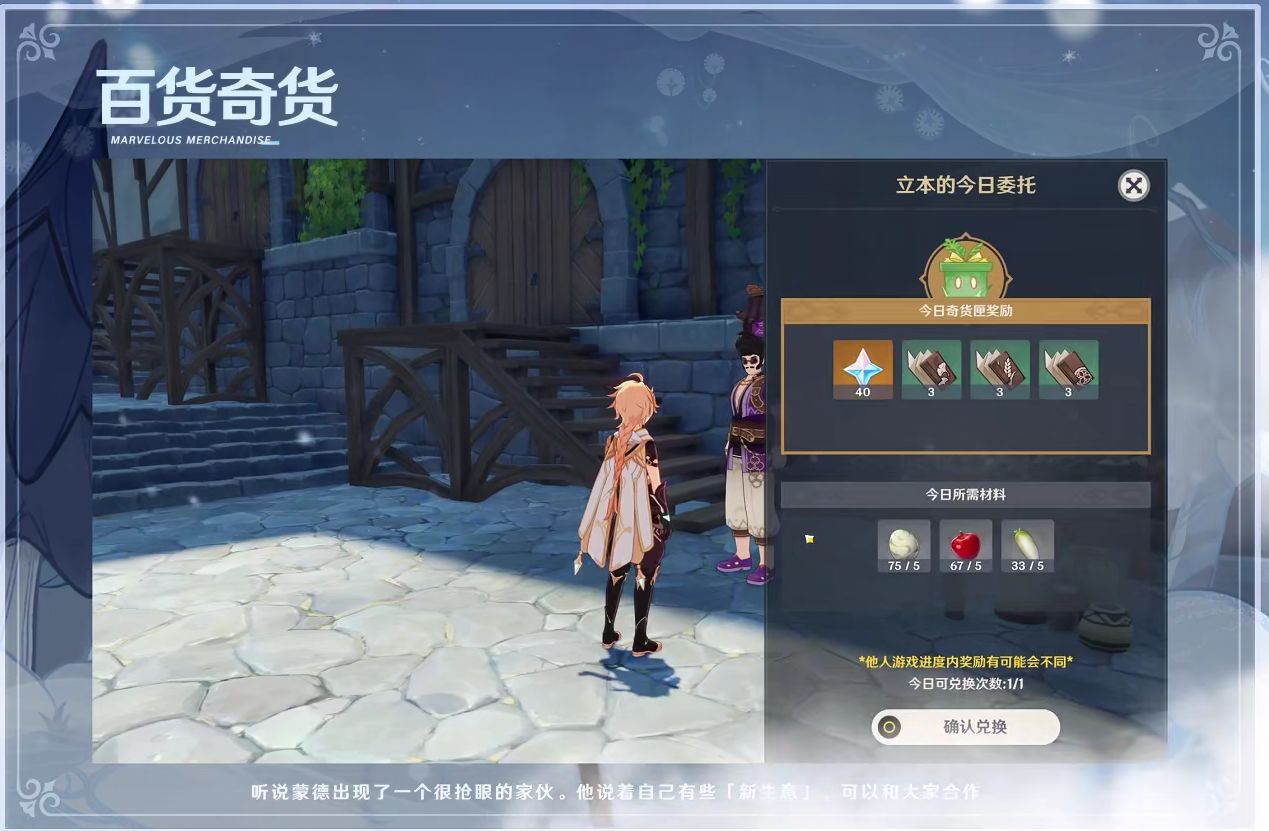Select the Primogem reward of 40
Screen dimensions: 1269x831
click(x=862, y=369)
